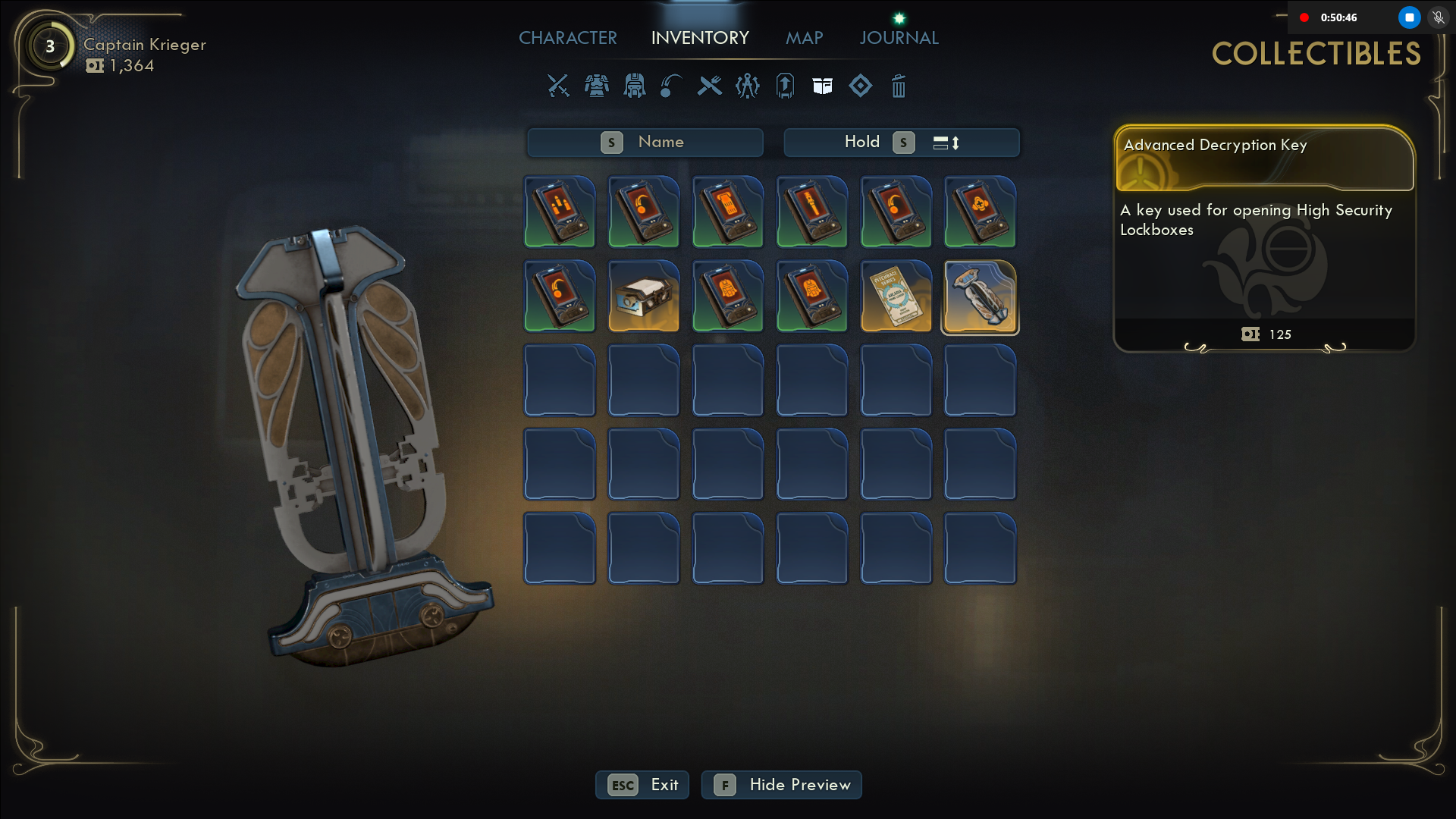Viewport: 1456px width, 819px height.
Task: Show the weapons category with crossed swords
Action: [x=558, y=86]
